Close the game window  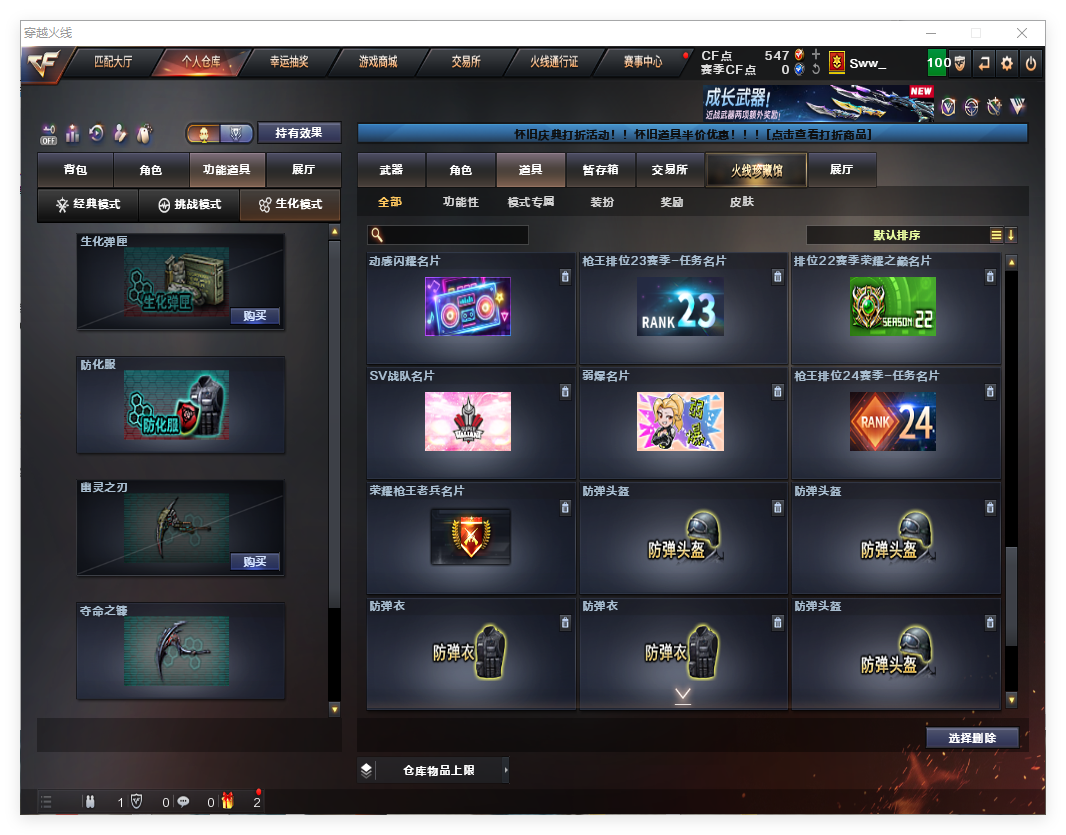tap(1022, 33)
